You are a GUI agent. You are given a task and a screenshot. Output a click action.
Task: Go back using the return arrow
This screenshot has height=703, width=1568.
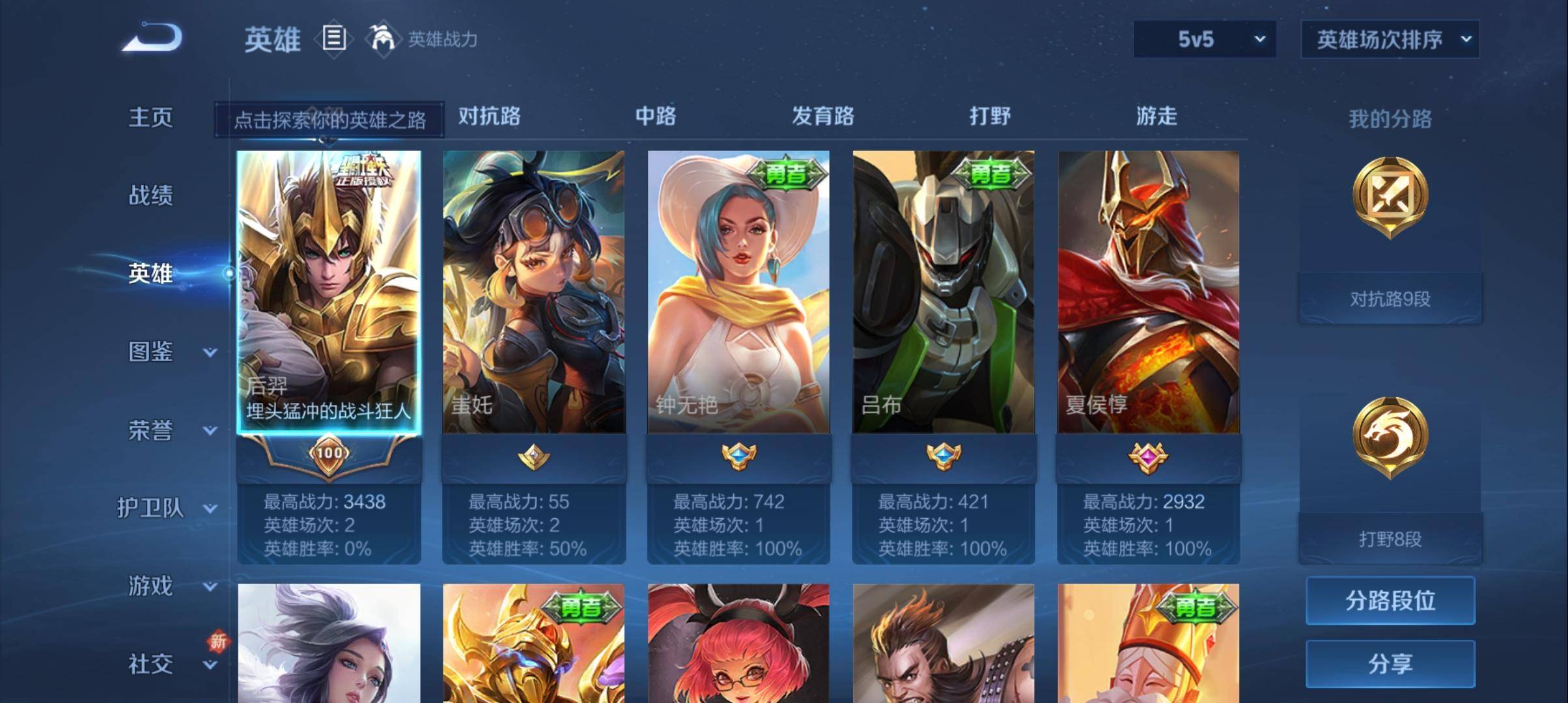click(152, 38)
